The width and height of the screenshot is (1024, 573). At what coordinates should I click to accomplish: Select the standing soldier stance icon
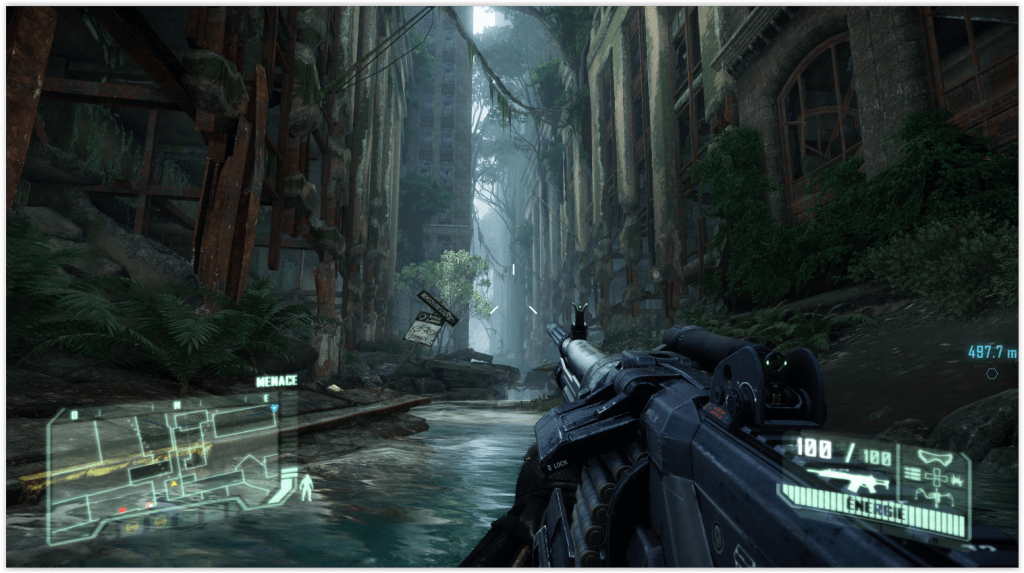(x=307, y=487)
